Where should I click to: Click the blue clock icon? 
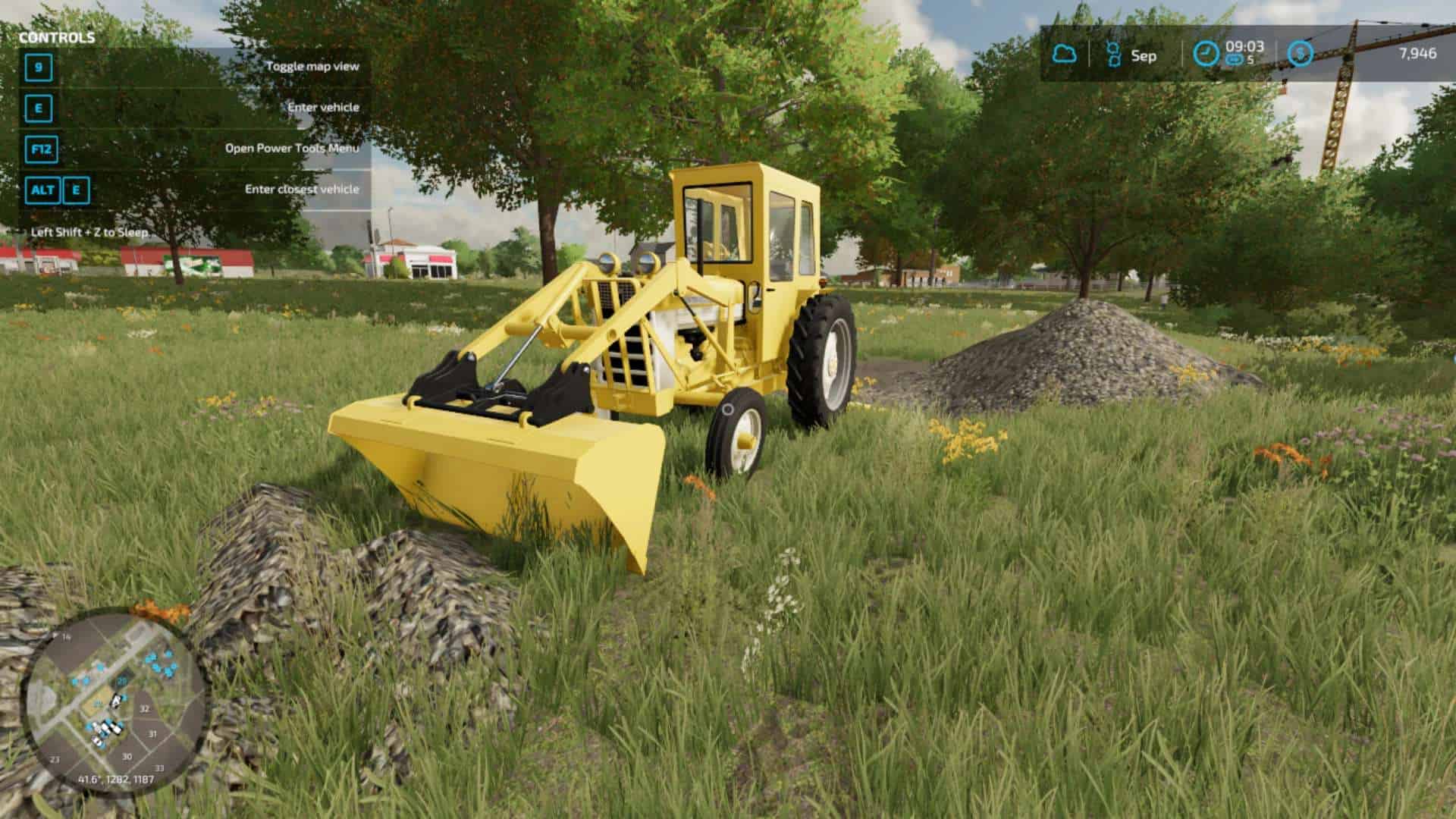point(1206,52)
